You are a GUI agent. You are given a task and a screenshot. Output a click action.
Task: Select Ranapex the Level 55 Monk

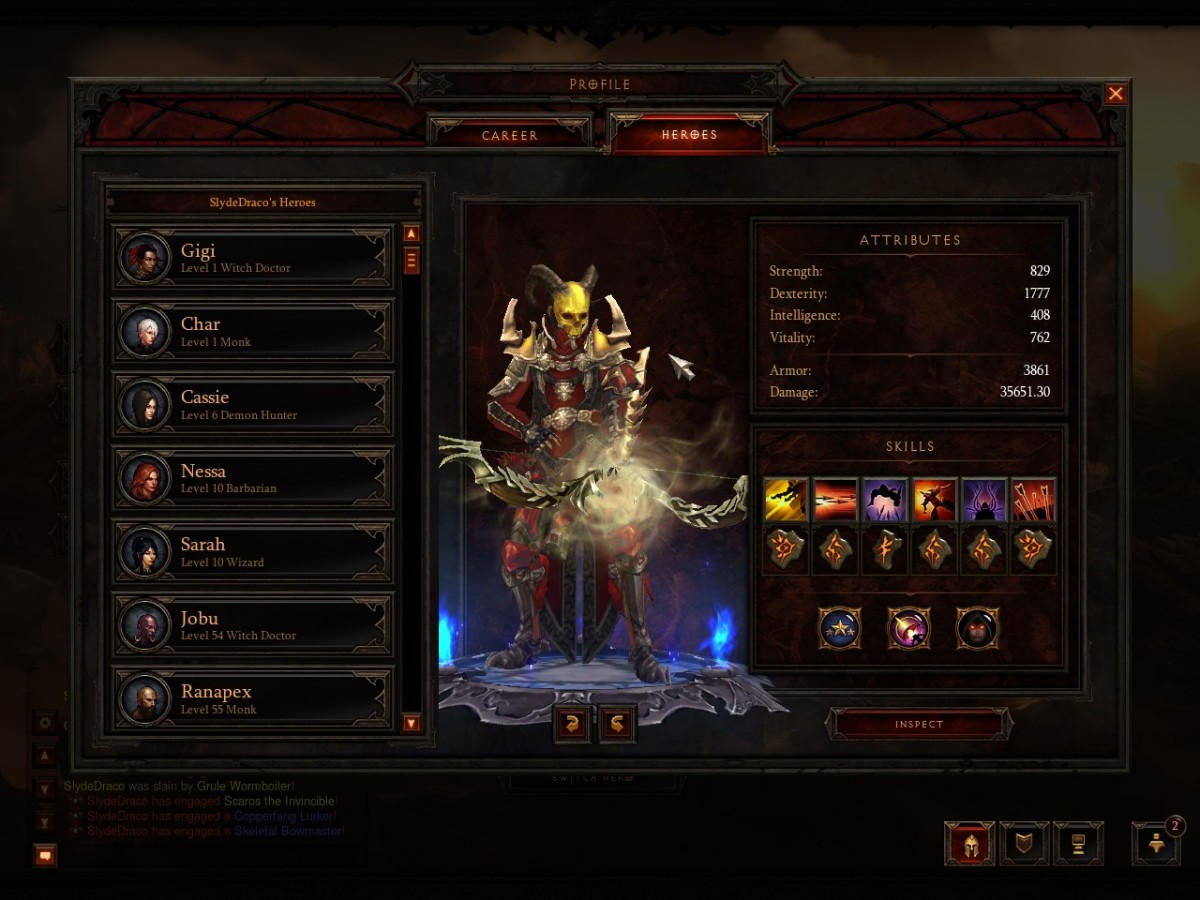coord(252,699)
